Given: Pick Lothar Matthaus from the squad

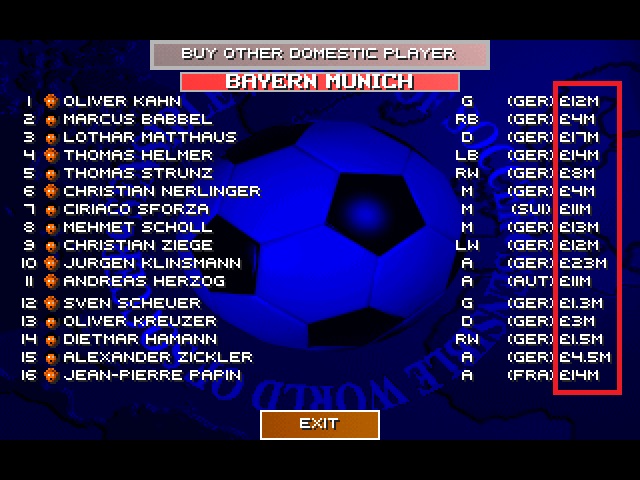Looking at the screenshot, I should point(149,137).
